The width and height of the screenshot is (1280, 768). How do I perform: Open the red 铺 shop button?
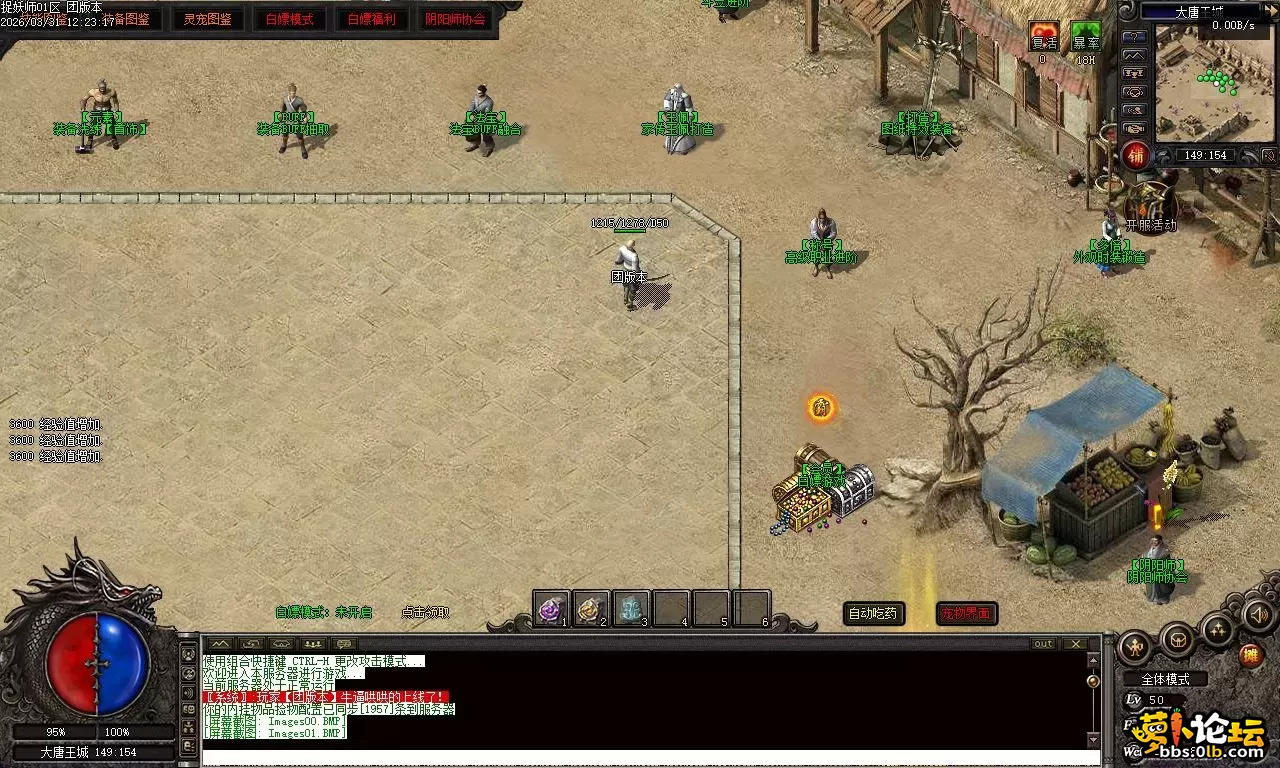coord(1135,156)
